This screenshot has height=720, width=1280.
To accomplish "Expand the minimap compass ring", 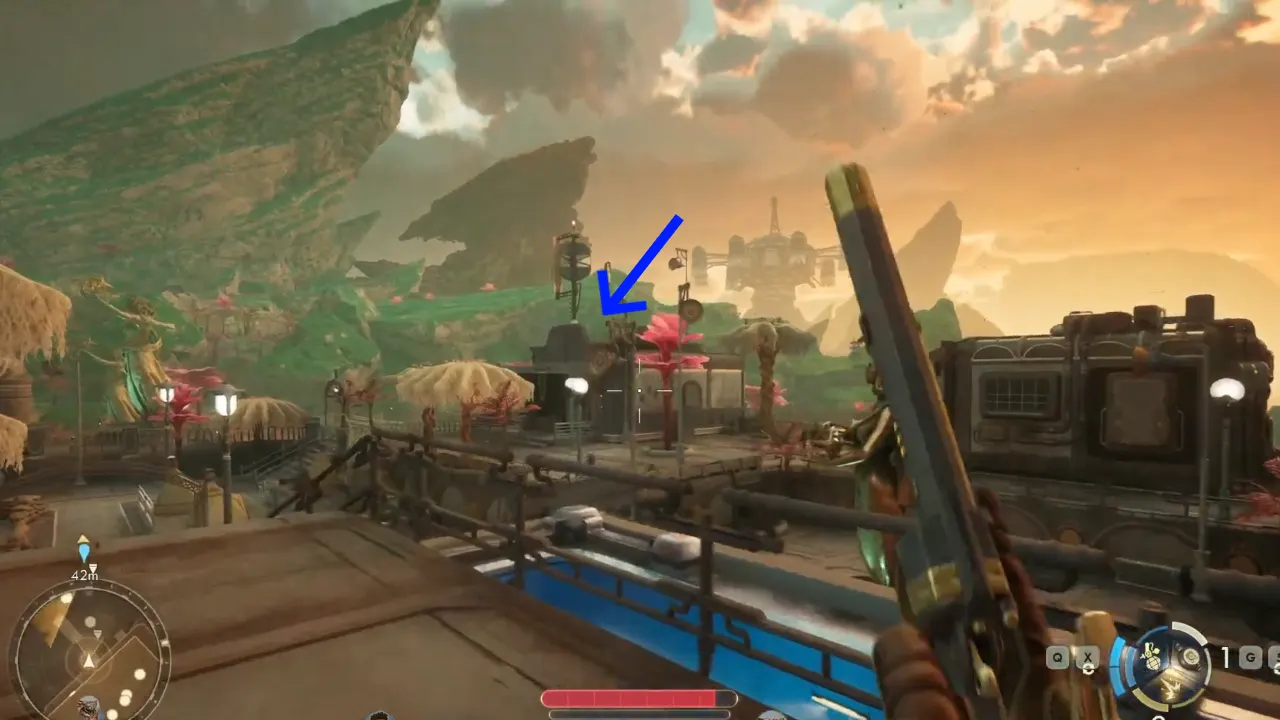I will coord(88,586).
